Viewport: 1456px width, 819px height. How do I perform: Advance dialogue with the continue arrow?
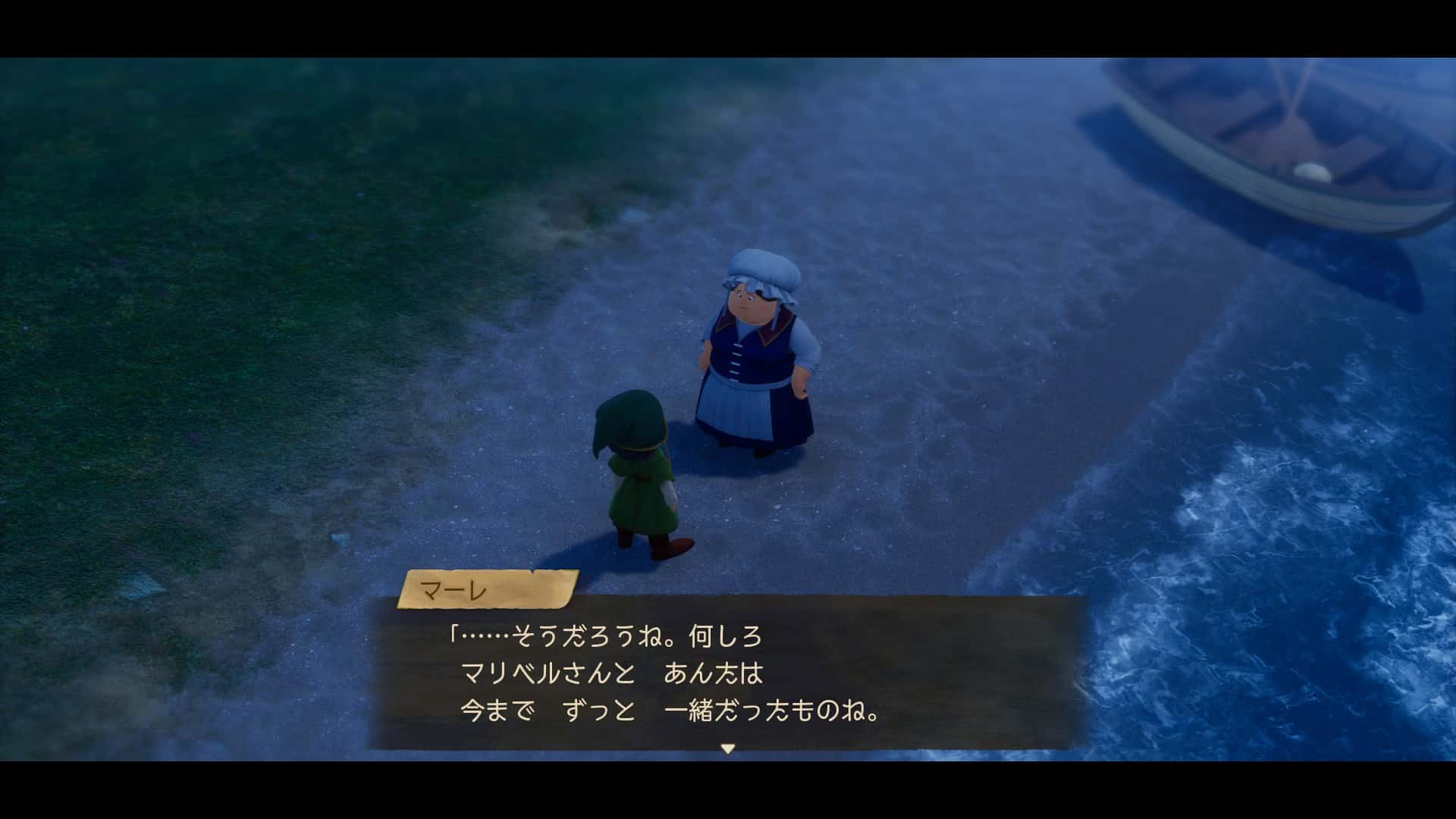click(x=727, y=748)
